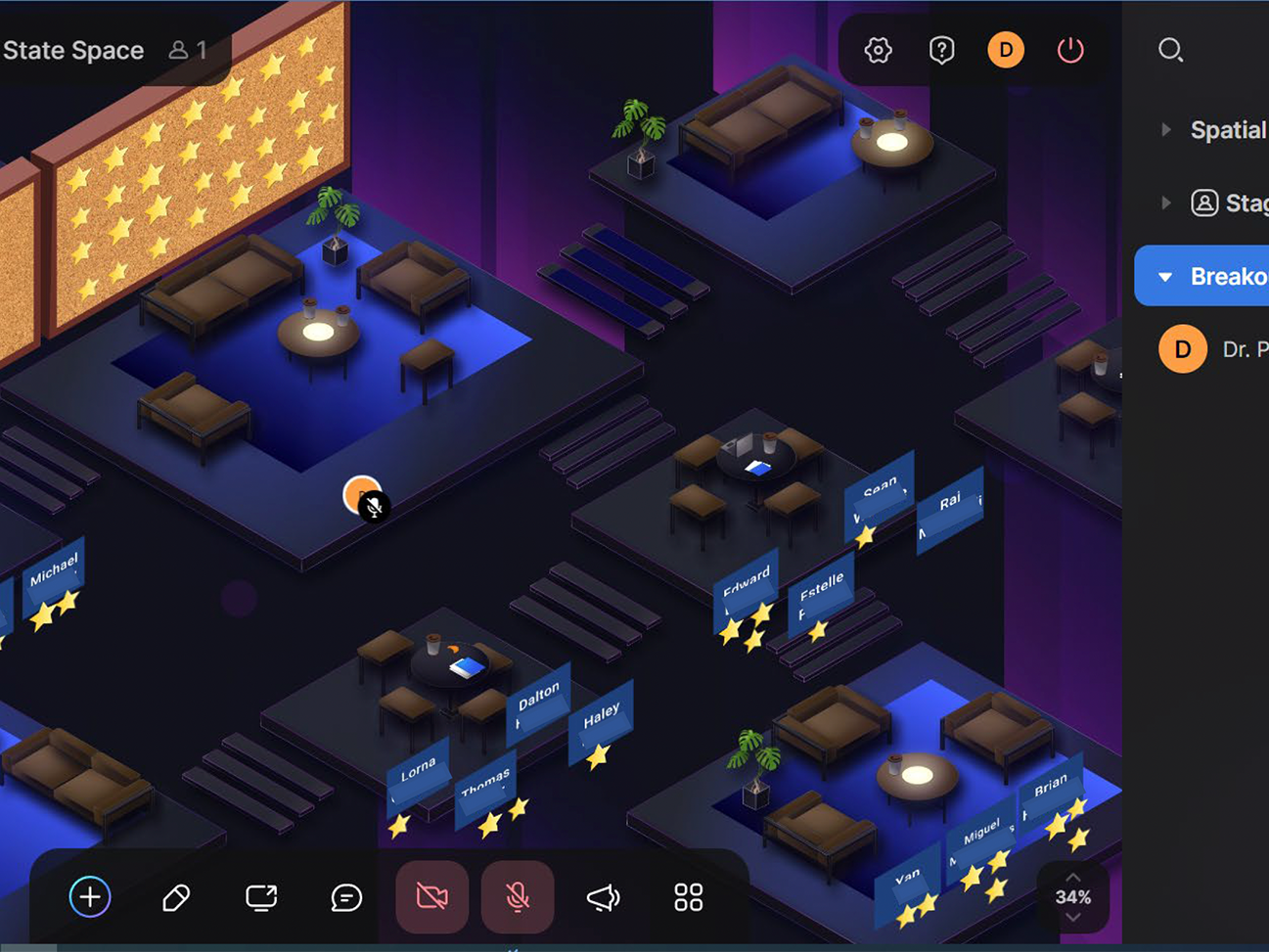Leave the space via the power button
The image size is (1269, 952).
click(x=1070, y=50)
